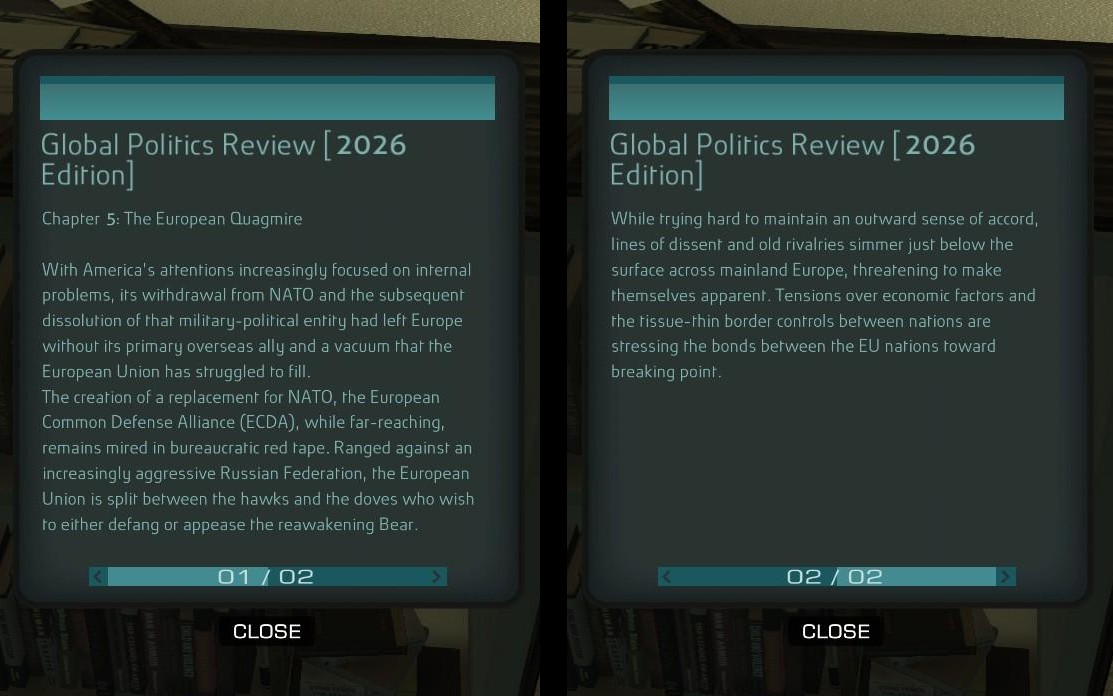
Task: Click the next-page arrow beside 02 / 02
Action: [1005, 577]
